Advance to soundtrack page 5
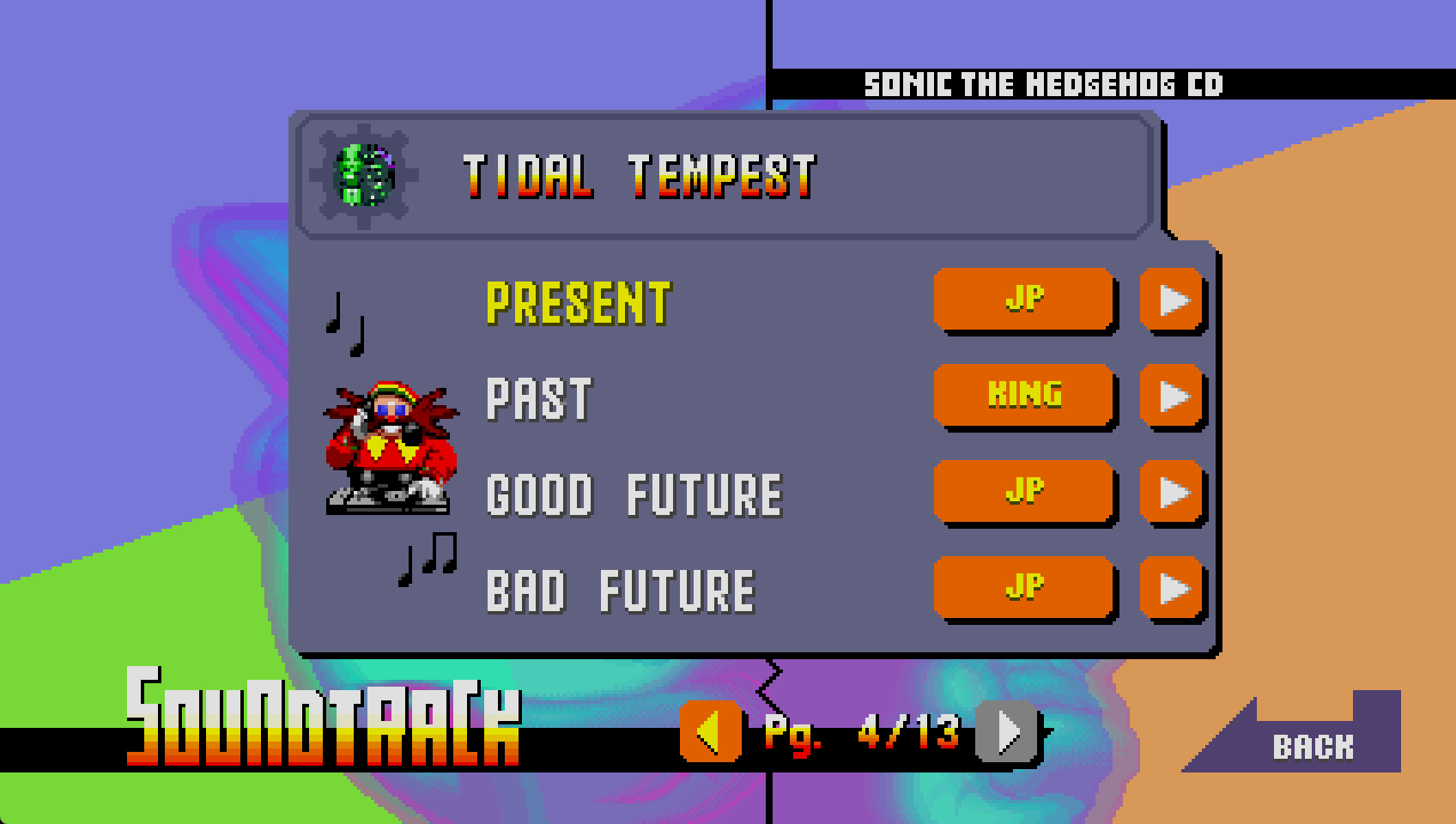 (x=1003, y=734)
